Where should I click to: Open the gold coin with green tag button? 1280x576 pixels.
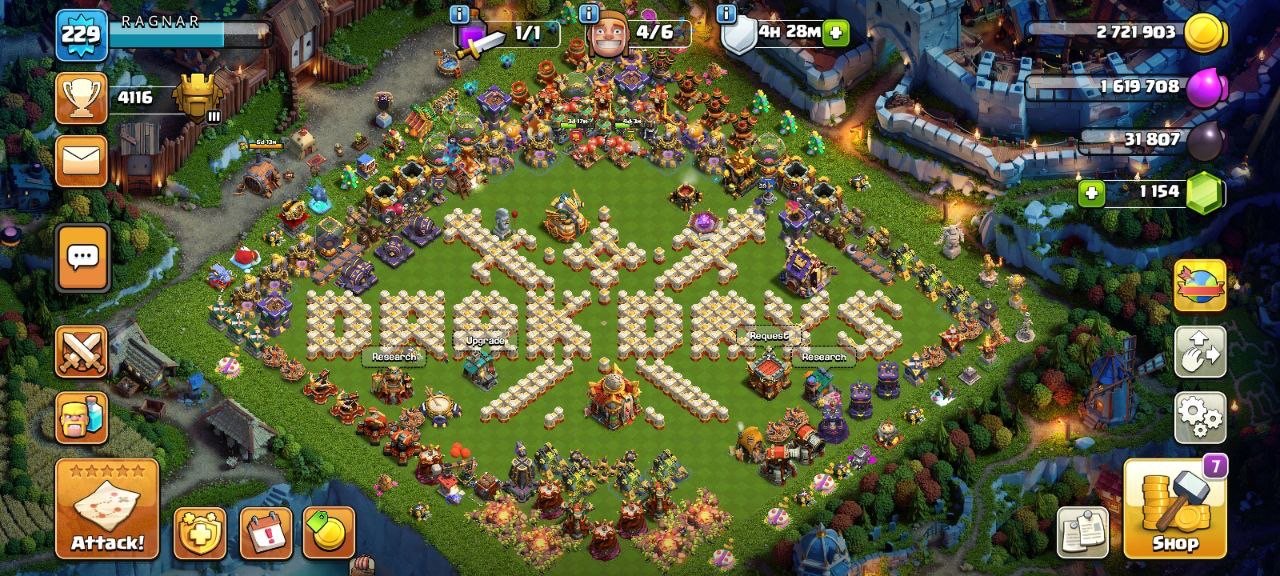pos(329,533)
